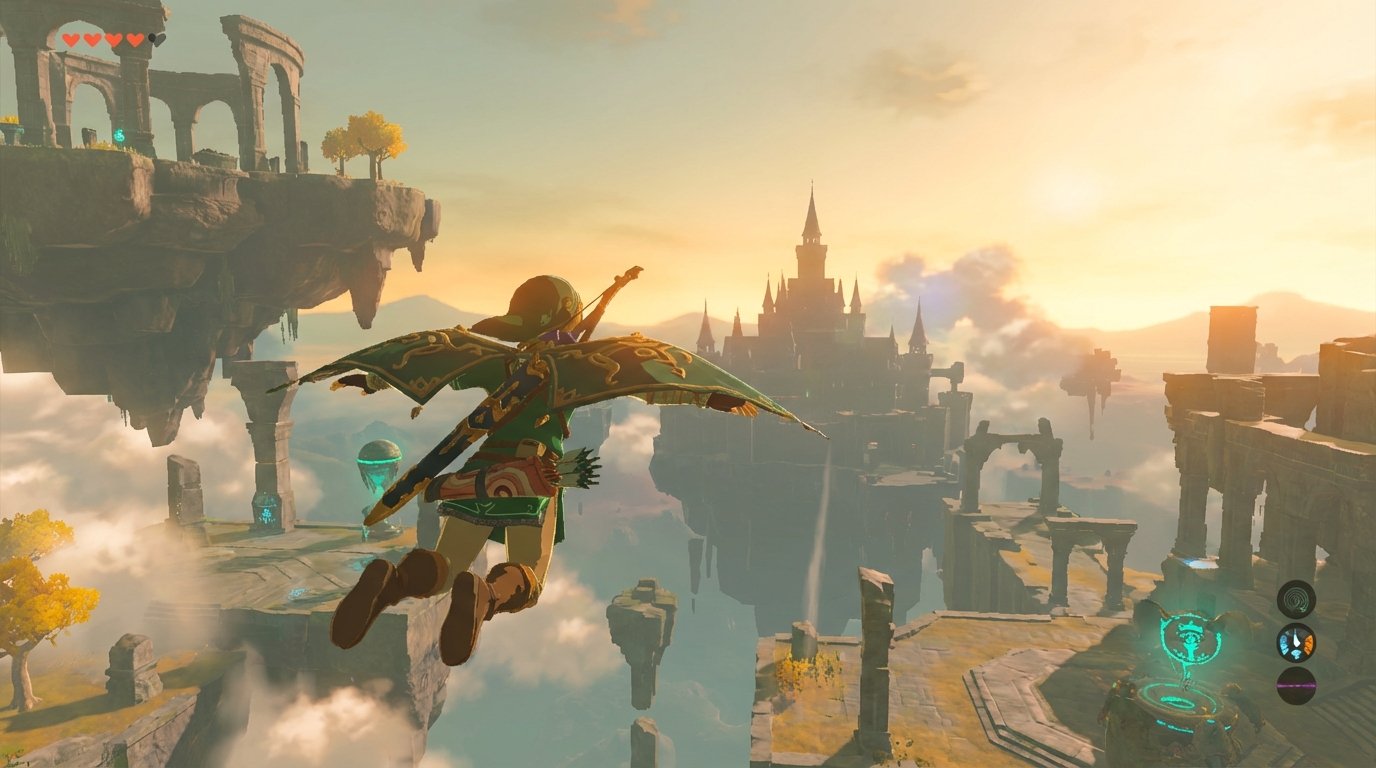The width and height of the screenshot is (1376, 768).
Task: Select the spiral Ultrahand ability icon
Action: 1297,601
